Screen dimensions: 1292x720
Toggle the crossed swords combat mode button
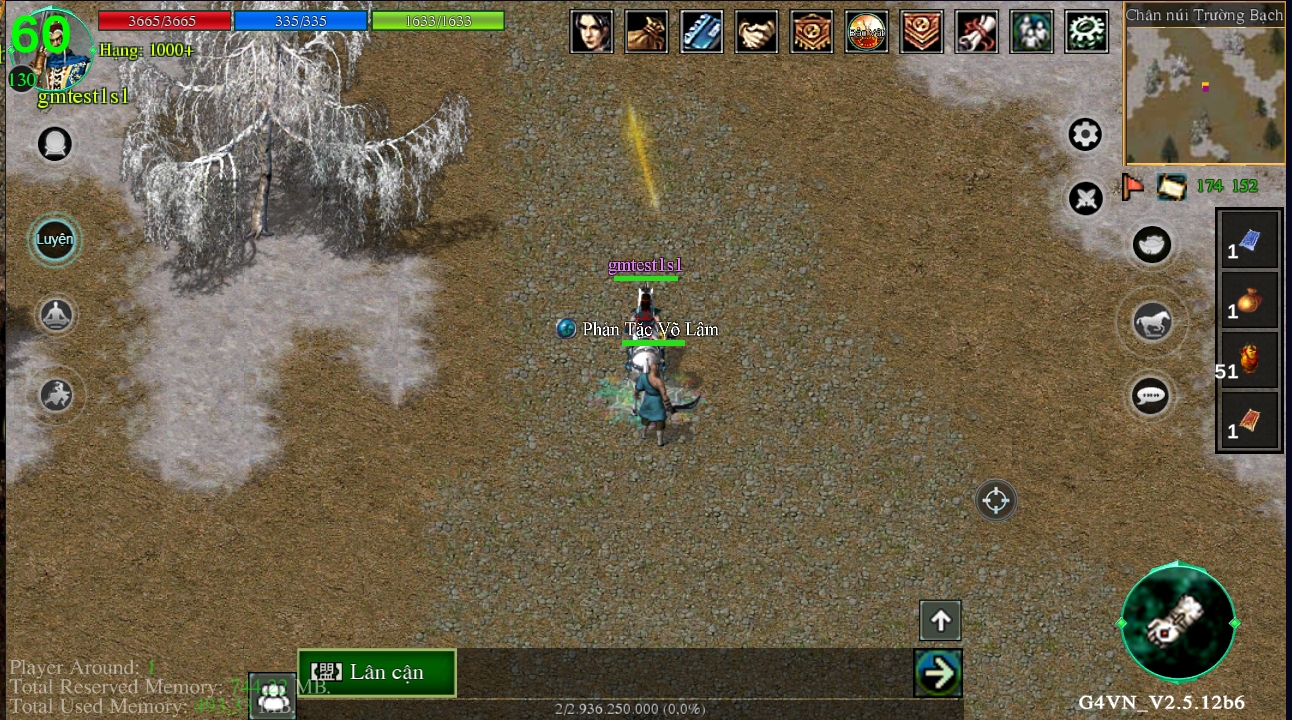point(1085,198)
